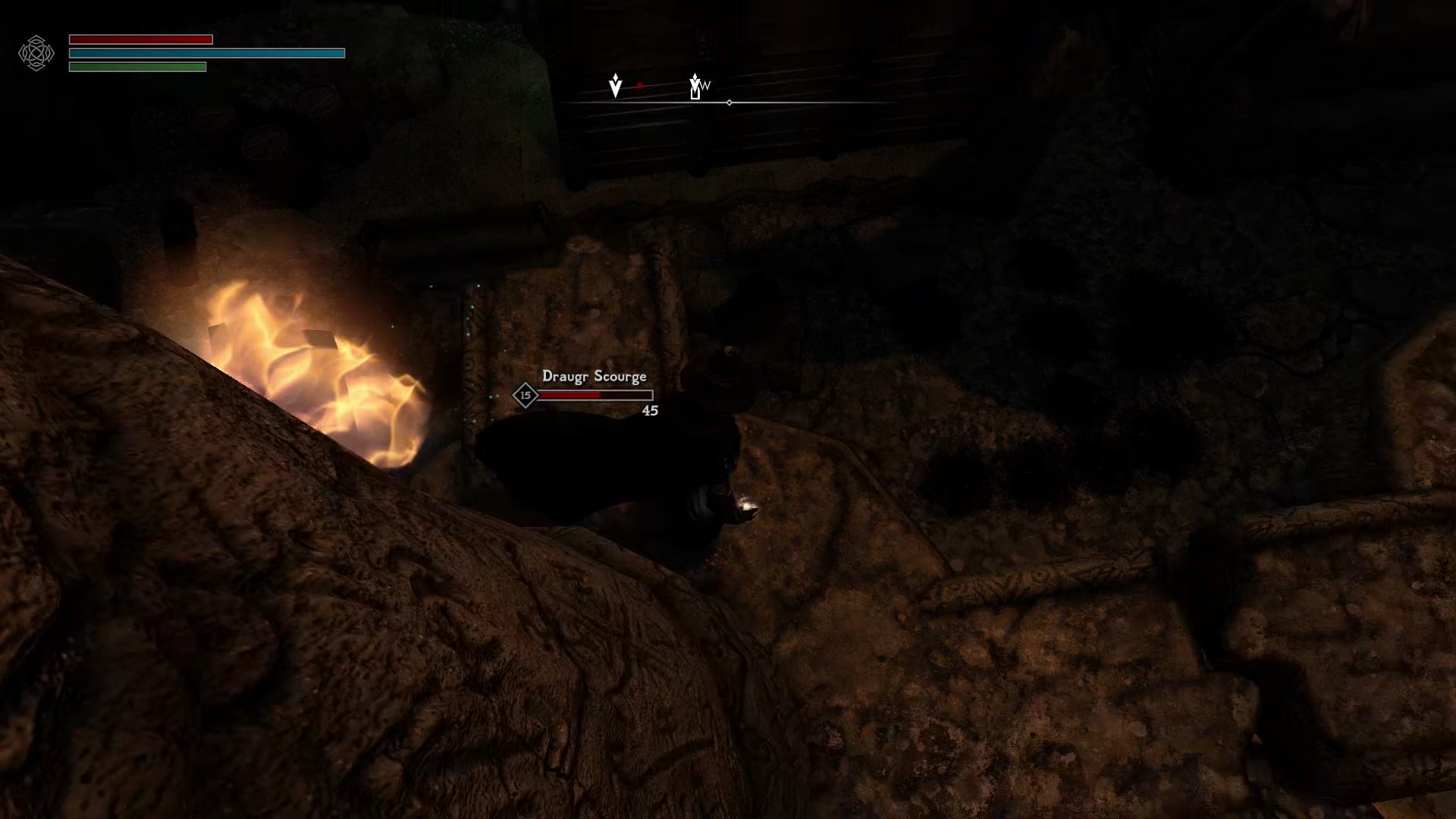This screenshot has height=819, width=1456.
Task: Select the crossed-ring ability icon top left
Action: (36, 53)
